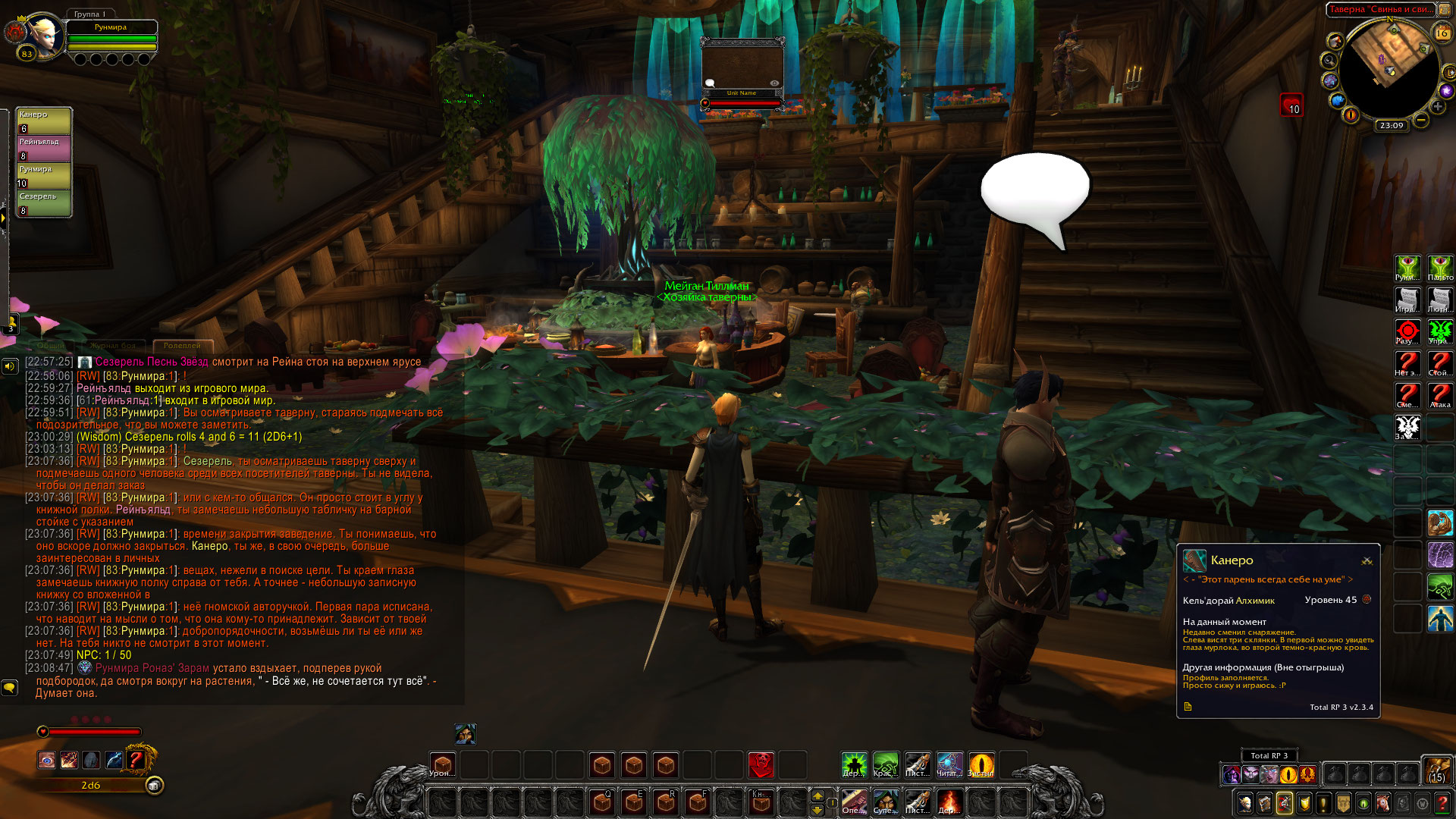Open the character info micro button
Screen dimensions: 1456x819
(x=1244, y=803)
